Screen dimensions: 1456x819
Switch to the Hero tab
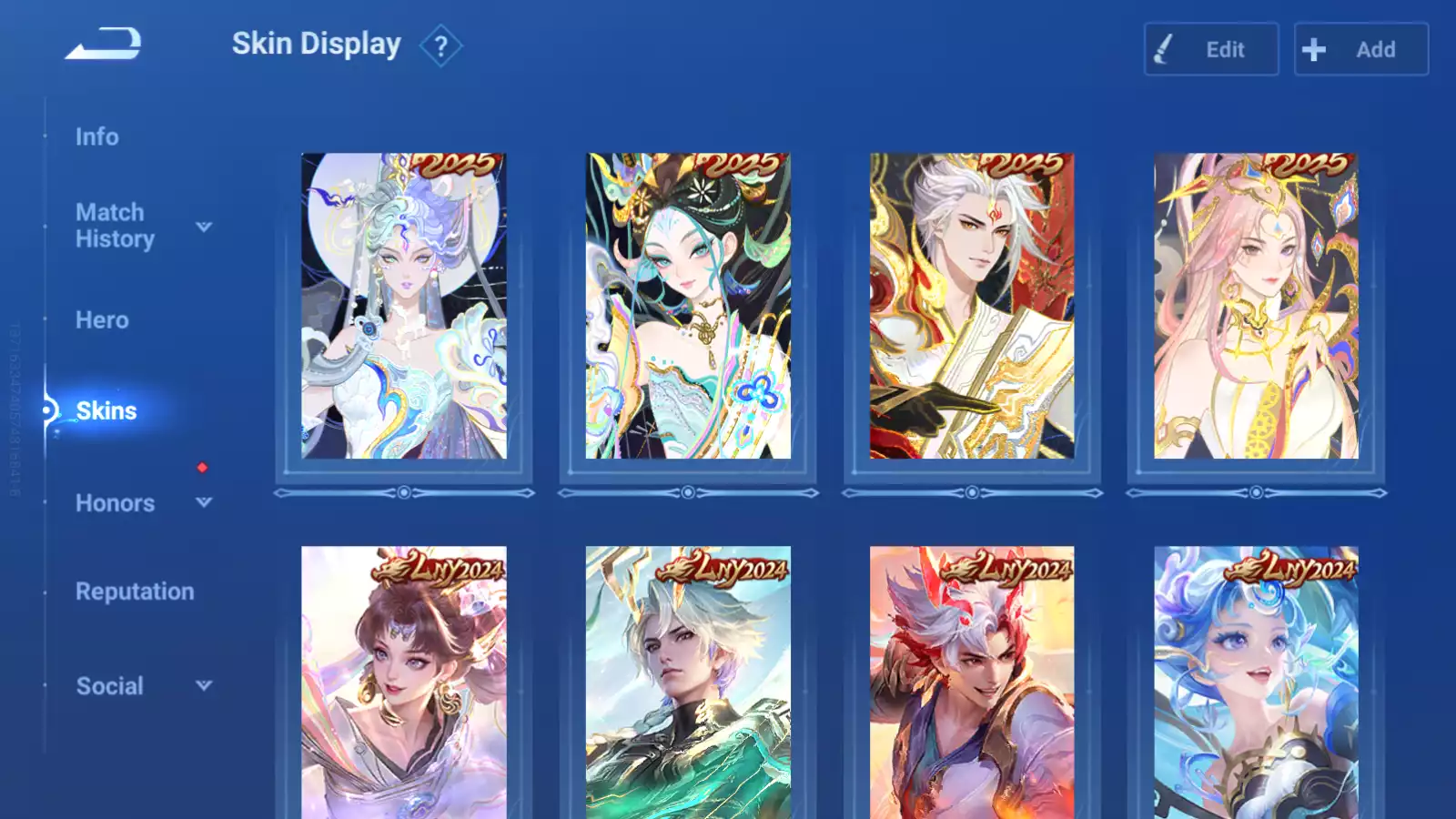[102, 320]
